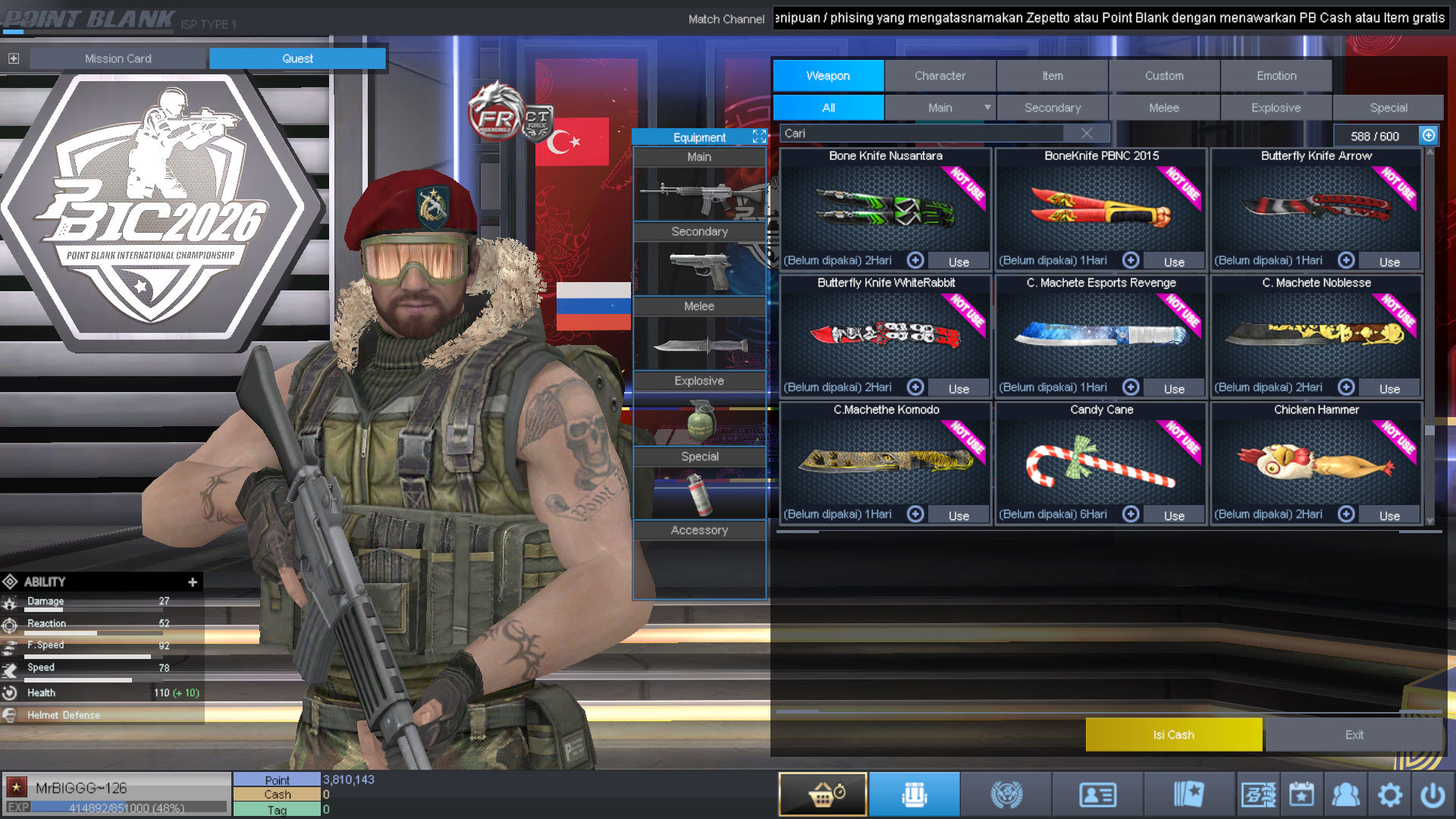The width and height of the screenshot is (1456, 819).
Task: Open the Item tab
Action: click(x=1052, y=76)
